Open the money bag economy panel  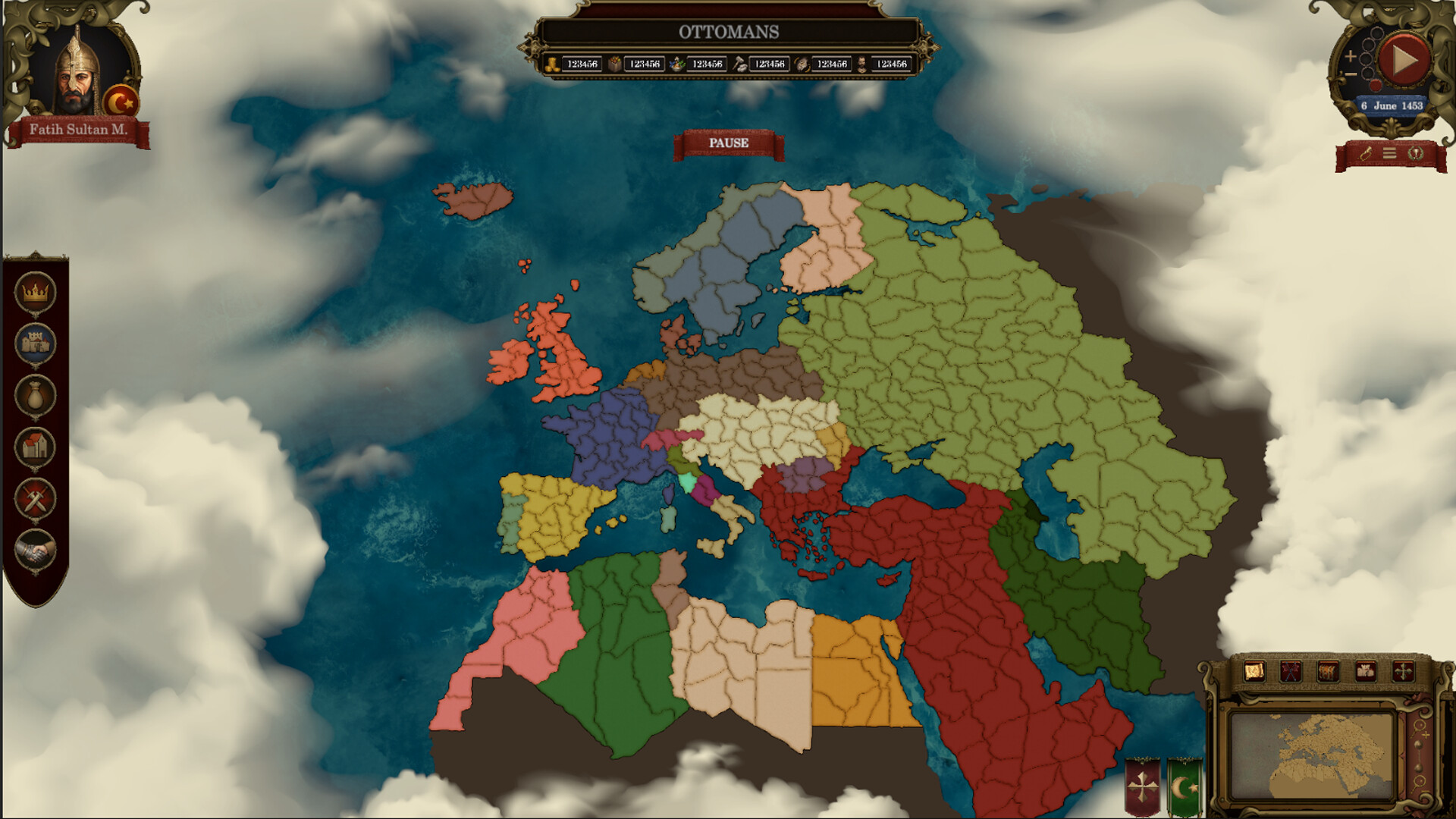point(34,394)
